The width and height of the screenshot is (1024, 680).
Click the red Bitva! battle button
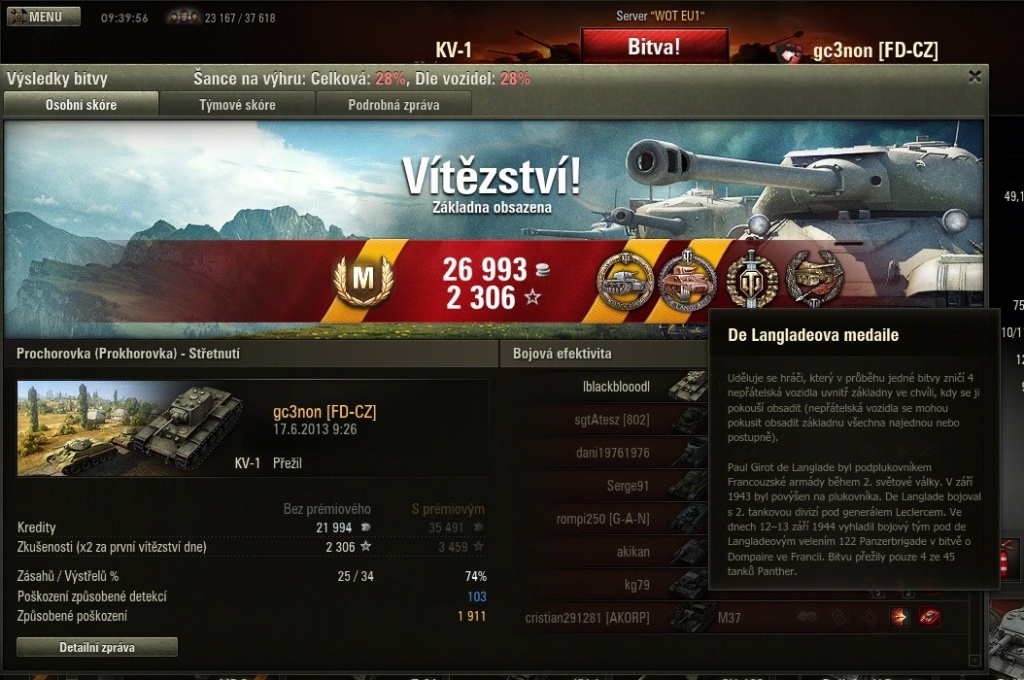654,46
